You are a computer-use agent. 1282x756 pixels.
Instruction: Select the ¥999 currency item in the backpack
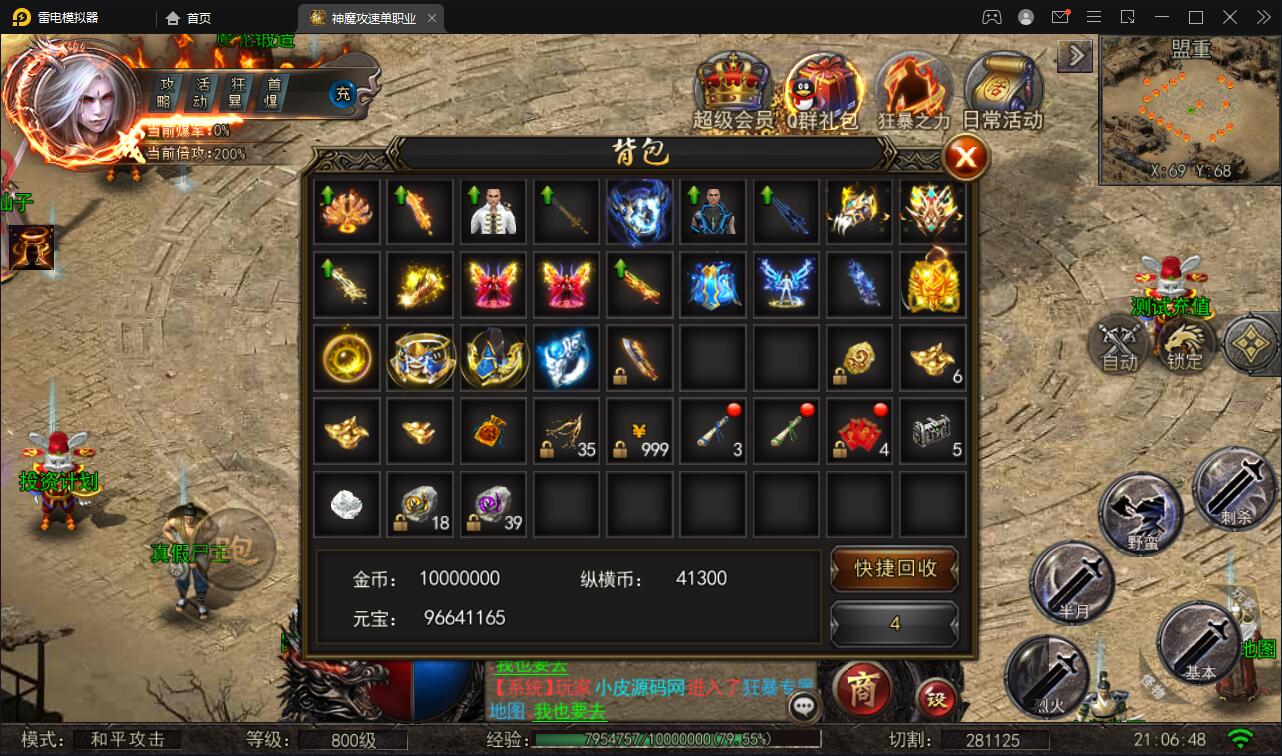pyautogui.click(x=639, y=431)
